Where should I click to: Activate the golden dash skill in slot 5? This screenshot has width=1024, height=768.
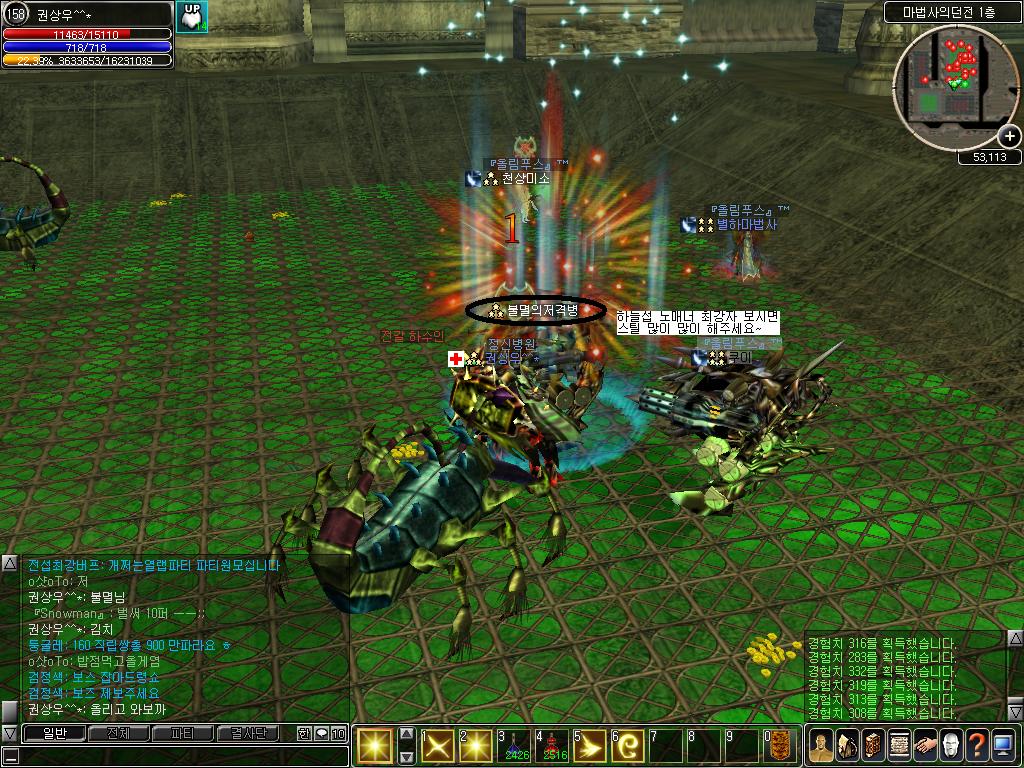coord(589,746)
